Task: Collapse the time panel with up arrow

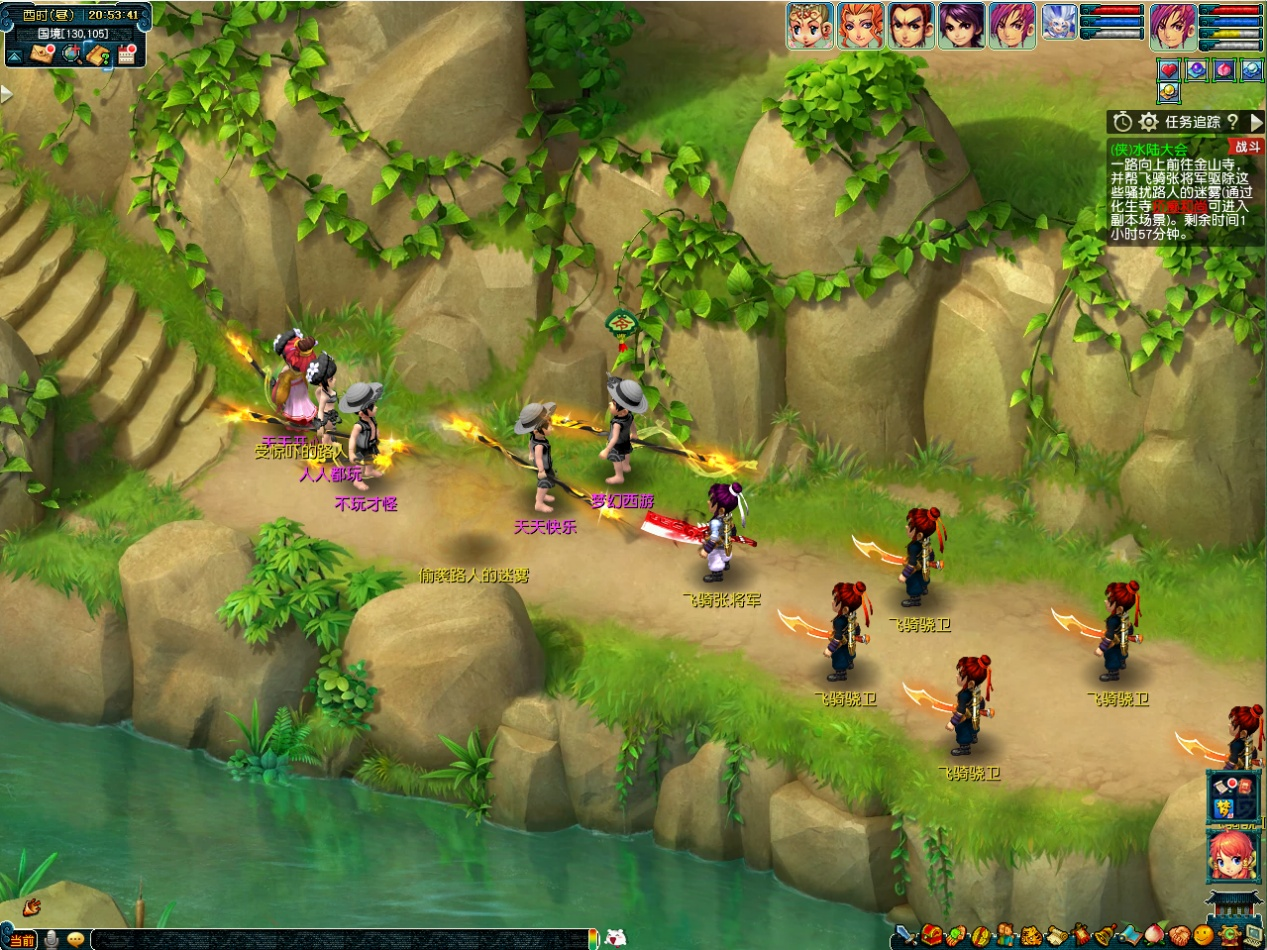Action: (x=15, y=56)
